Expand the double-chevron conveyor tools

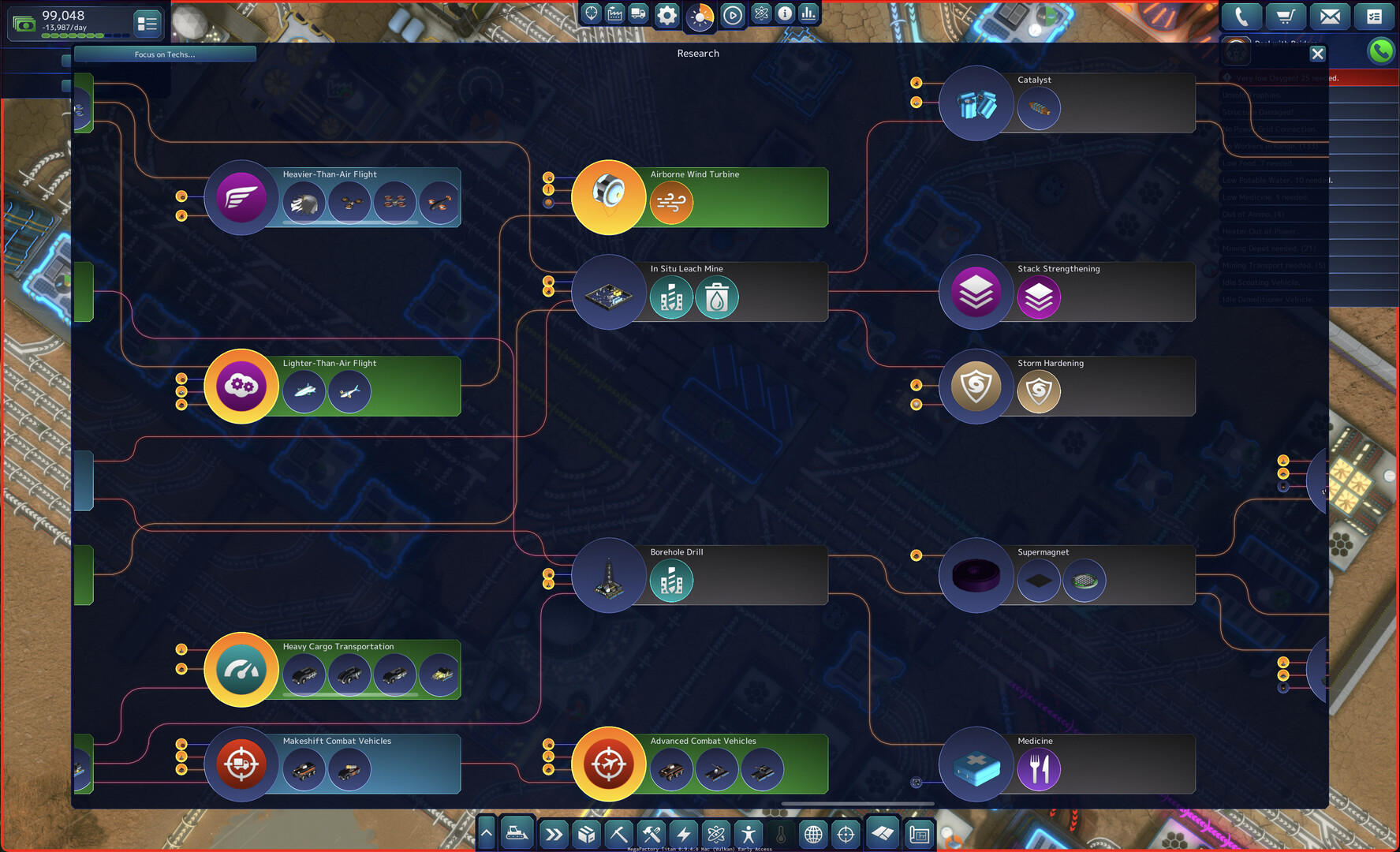(553, 833)
